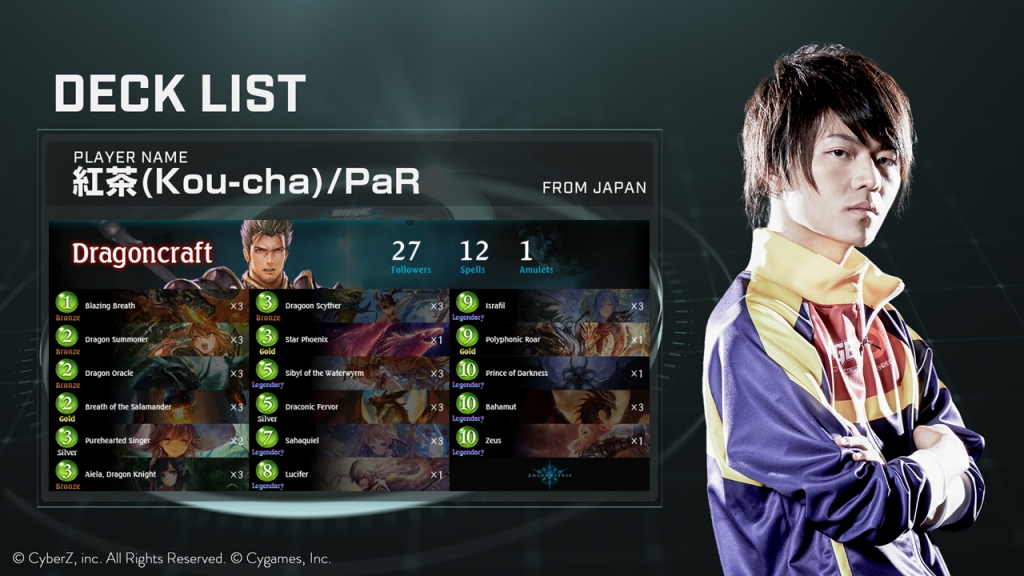Select the Zeus card row
The height and width of the screenshot is (576, 1024).
click(550, 441)
